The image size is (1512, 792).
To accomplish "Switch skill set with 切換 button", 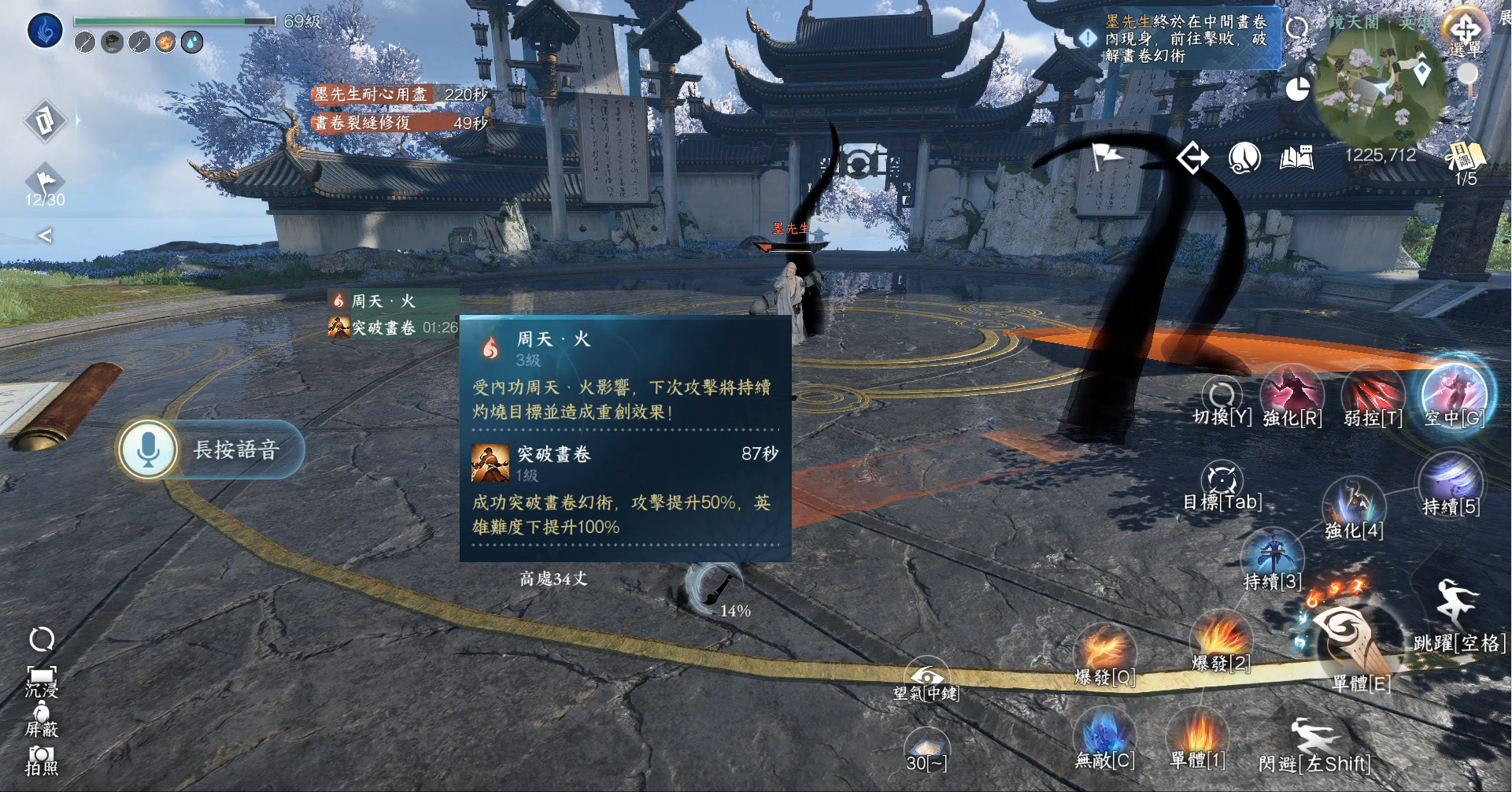I will 1222,399.
